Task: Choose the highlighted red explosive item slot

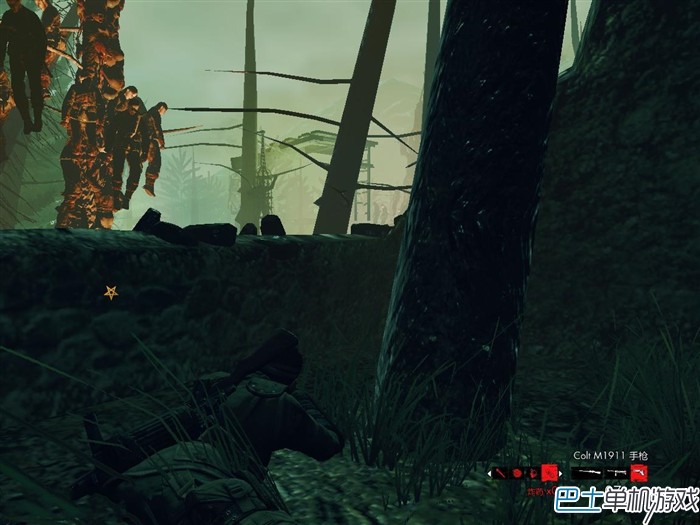Action: [x=549, y=472]
